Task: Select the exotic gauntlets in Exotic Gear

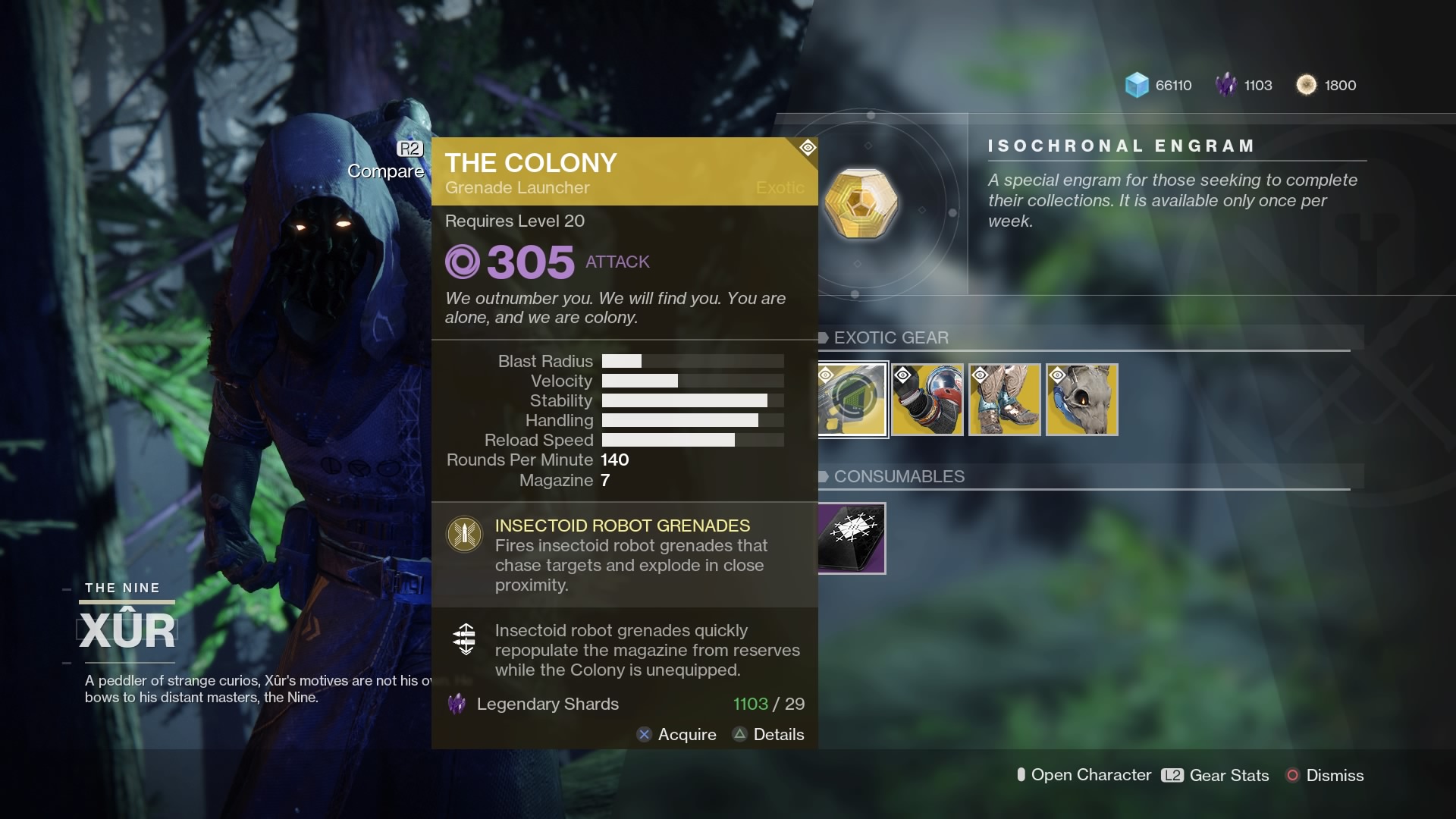Action: click(928, 400)
